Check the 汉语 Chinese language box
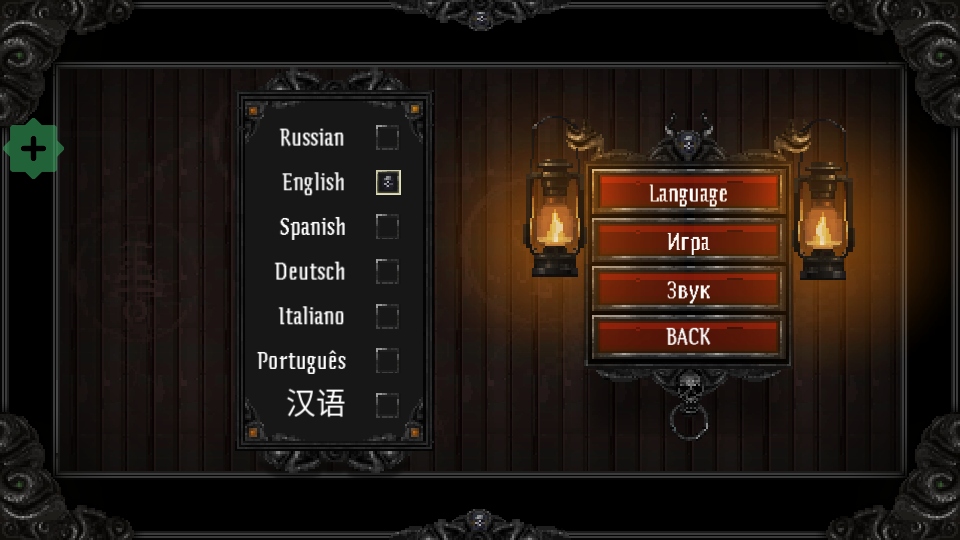 pyautogui.click(x=387, y=405)
